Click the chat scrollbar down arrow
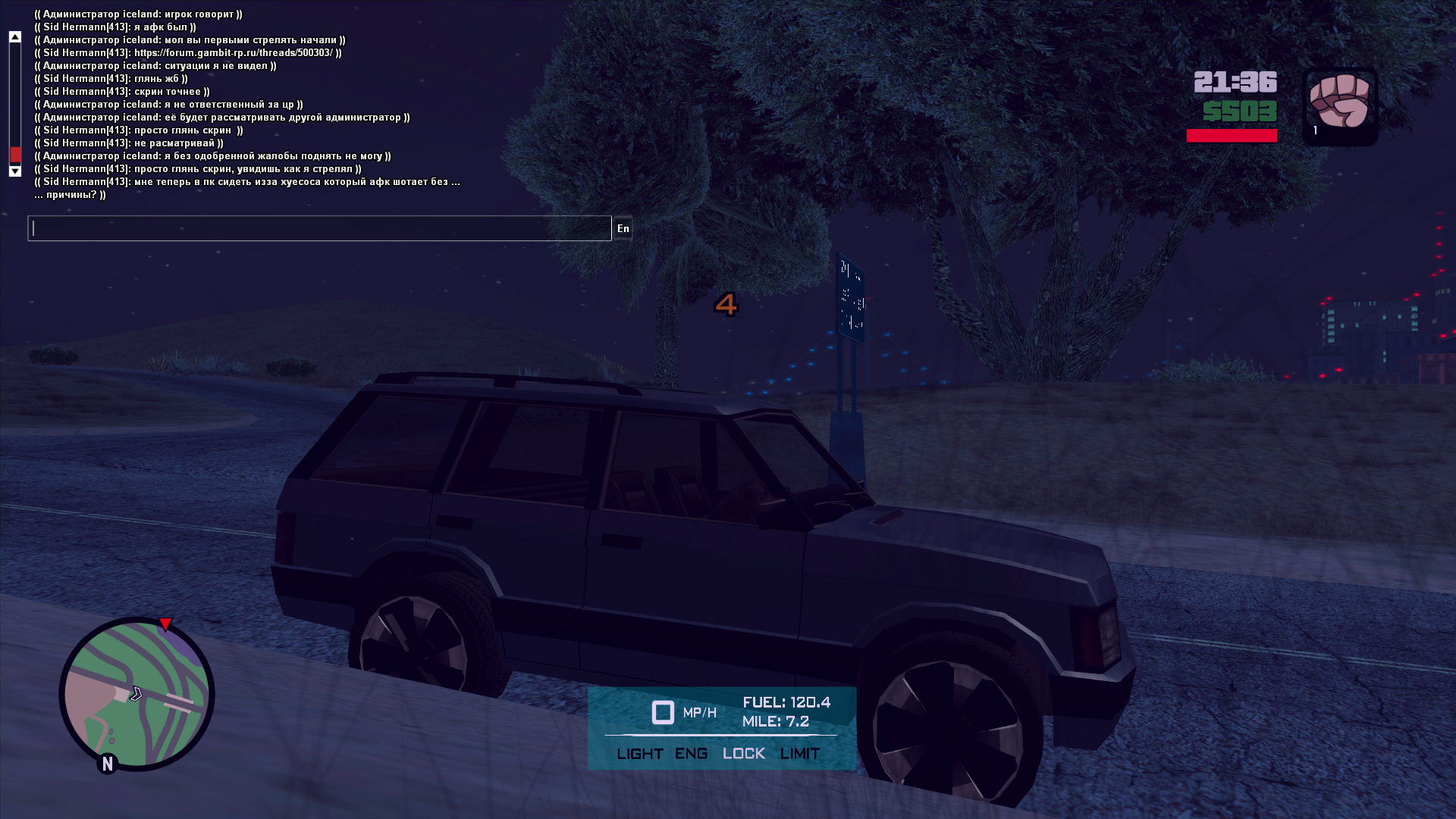Viewport: 1456px width, 819px height. click(14, 171)
